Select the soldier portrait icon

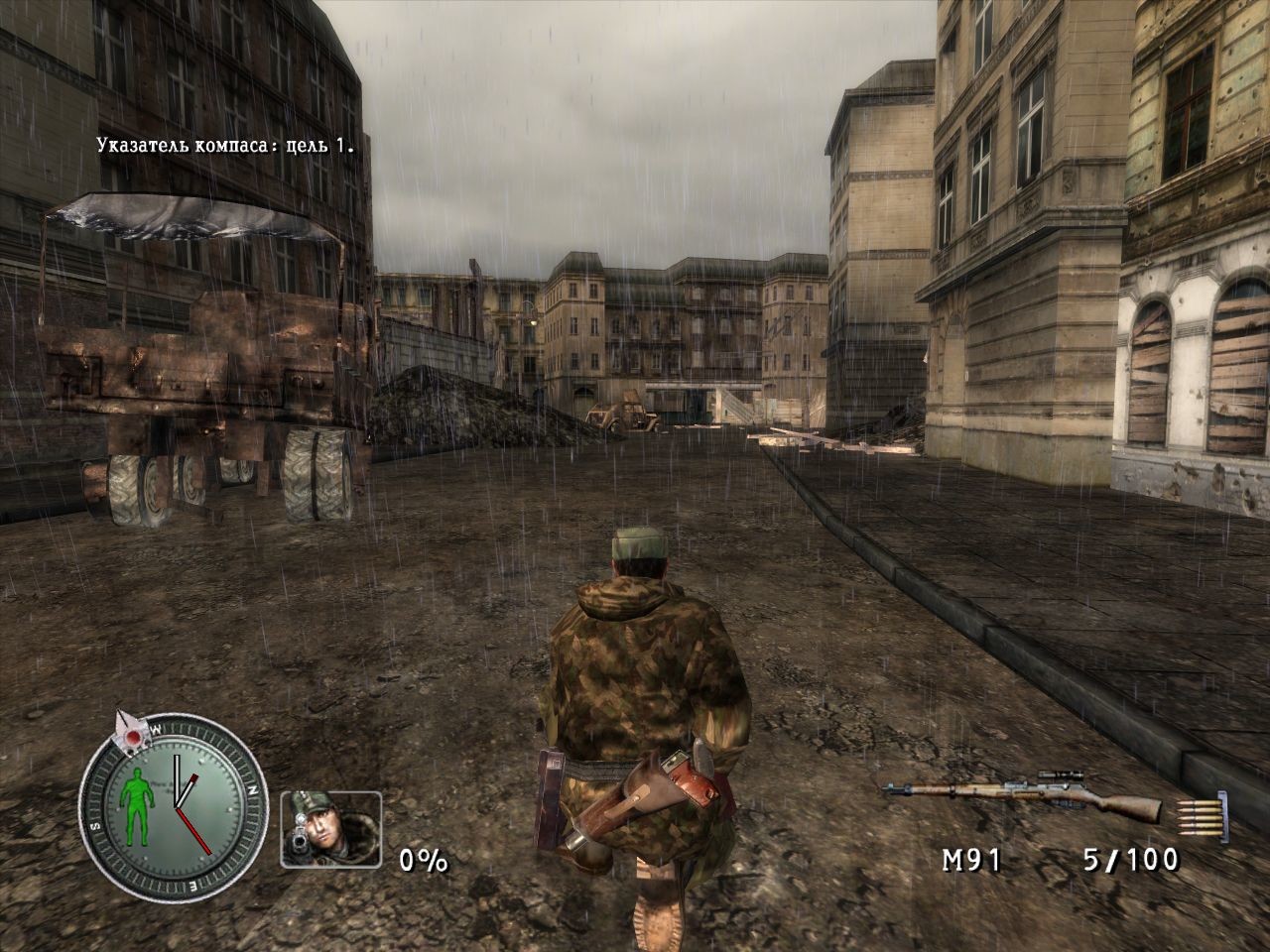[x=330, y=829]
